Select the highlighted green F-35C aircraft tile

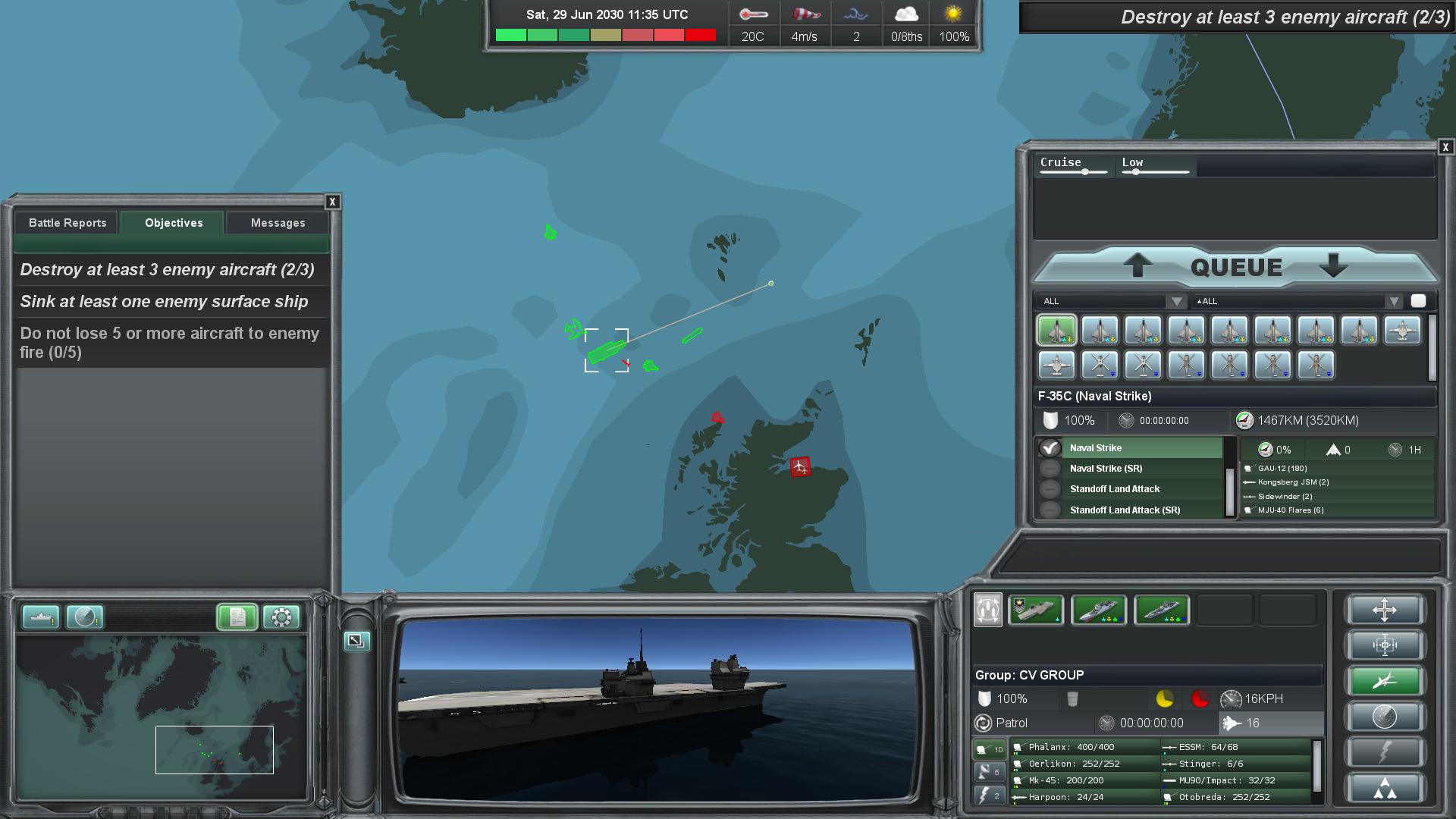1056,331
